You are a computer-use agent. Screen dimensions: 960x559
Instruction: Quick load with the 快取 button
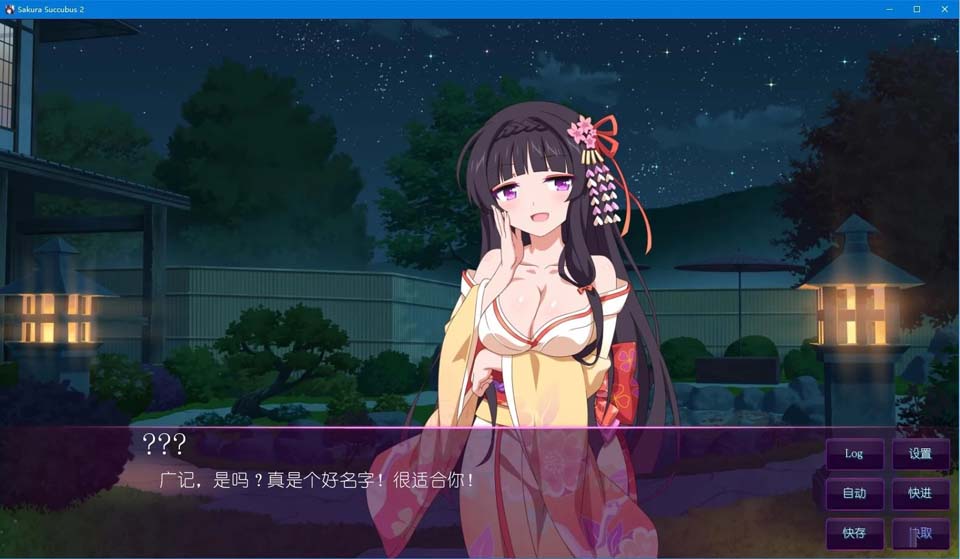(x=920, y=533)
